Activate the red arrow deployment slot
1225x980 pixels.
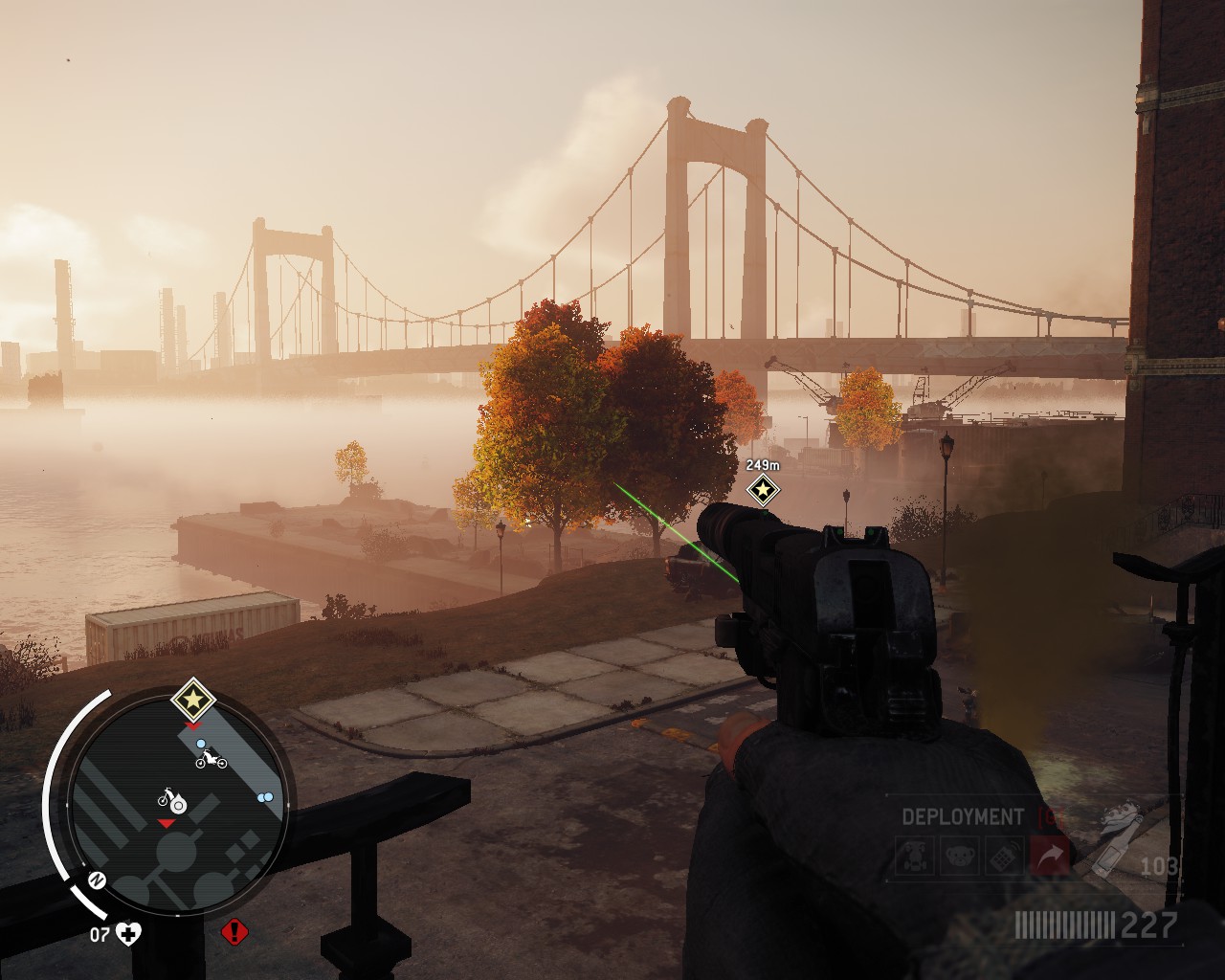coord(1049,857)
